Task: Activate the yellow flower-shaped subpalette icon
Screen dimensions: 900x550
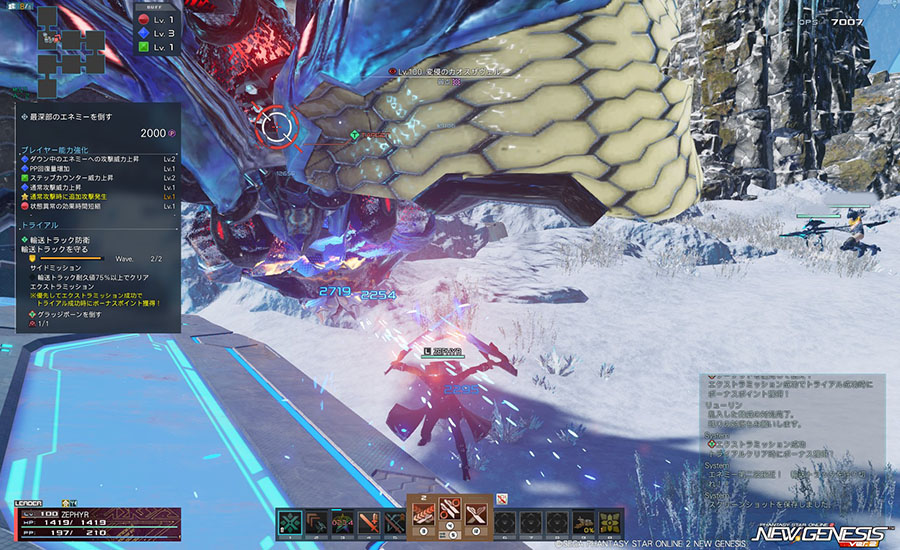Action: [611, 521]
